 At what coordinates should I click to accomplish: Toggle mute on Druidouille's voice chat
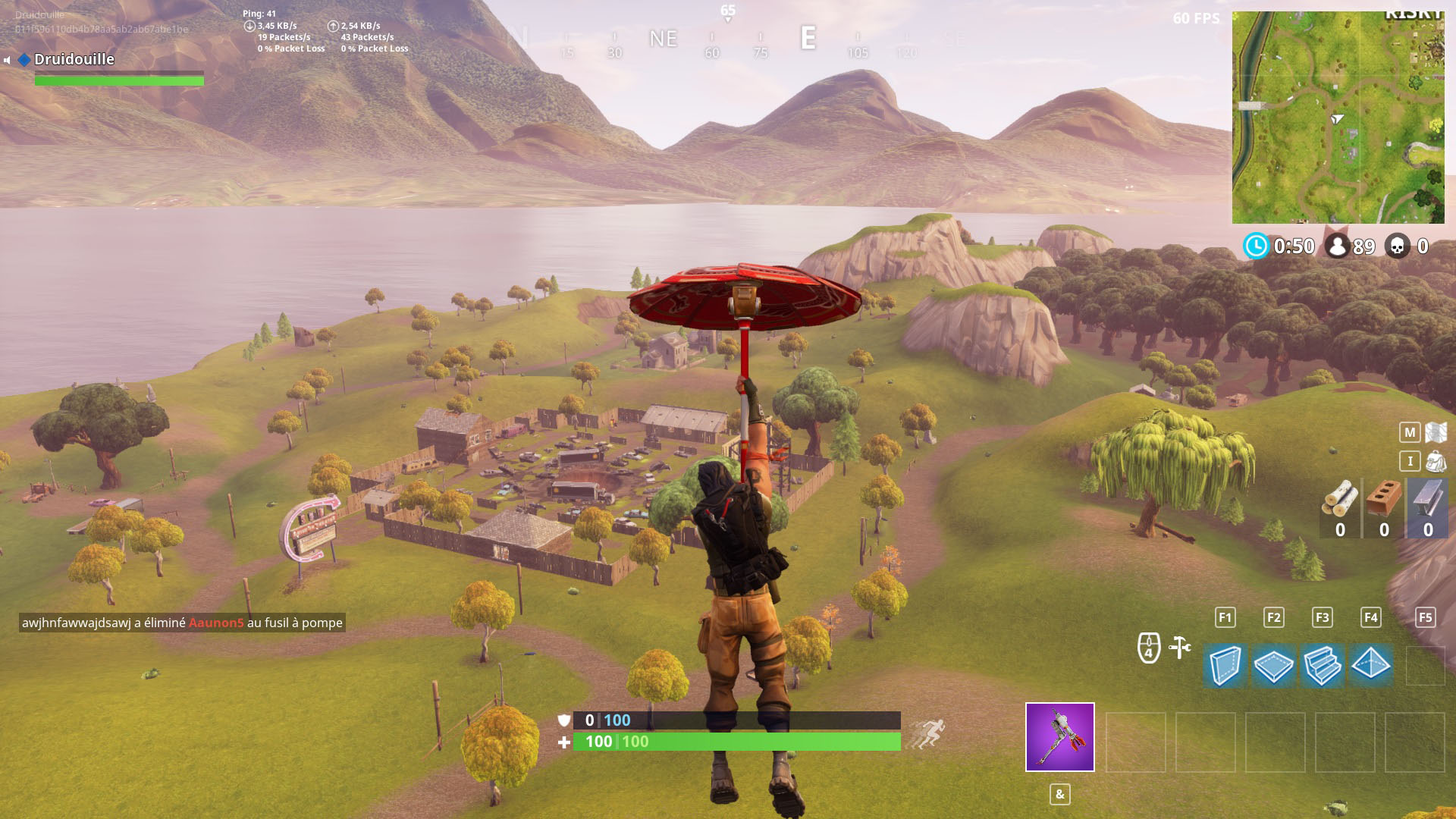(6, 59)
